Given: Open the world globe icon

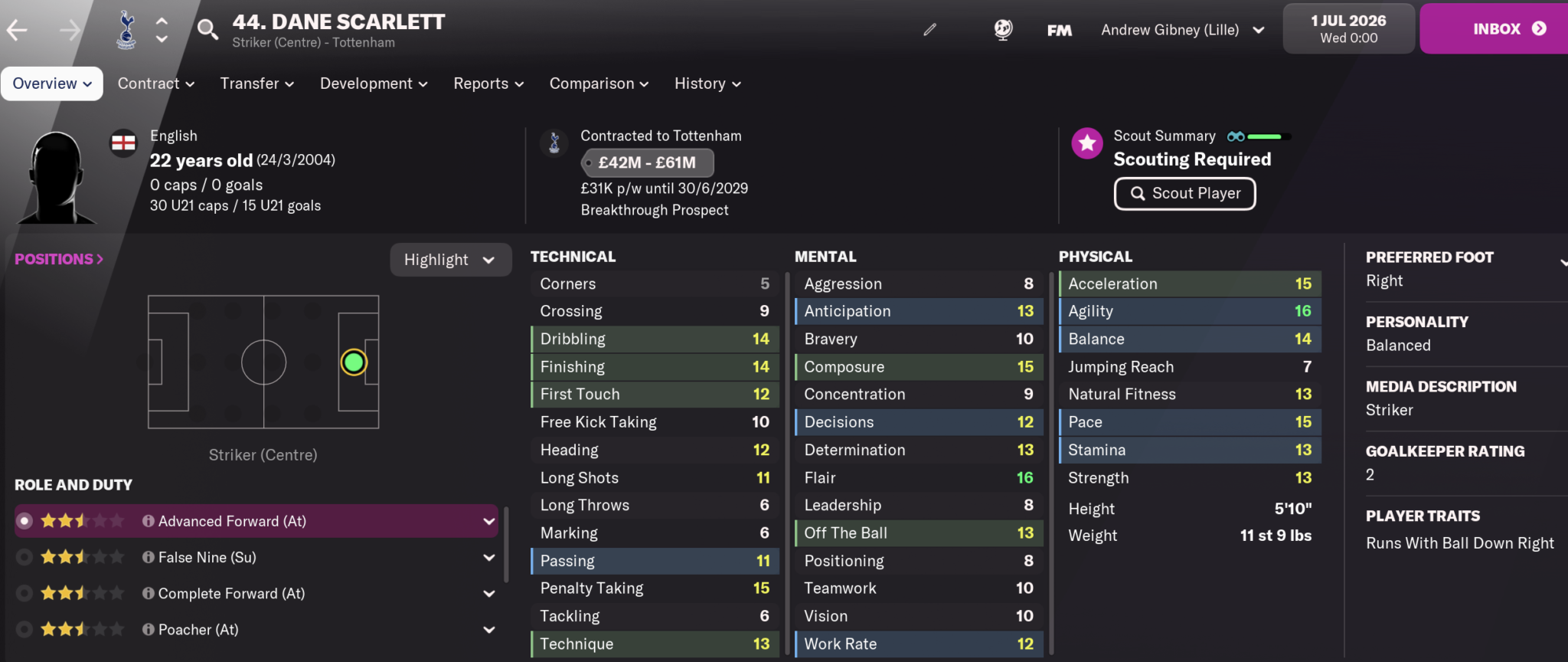Looking at the screenshot, I should coord(1003,29).
